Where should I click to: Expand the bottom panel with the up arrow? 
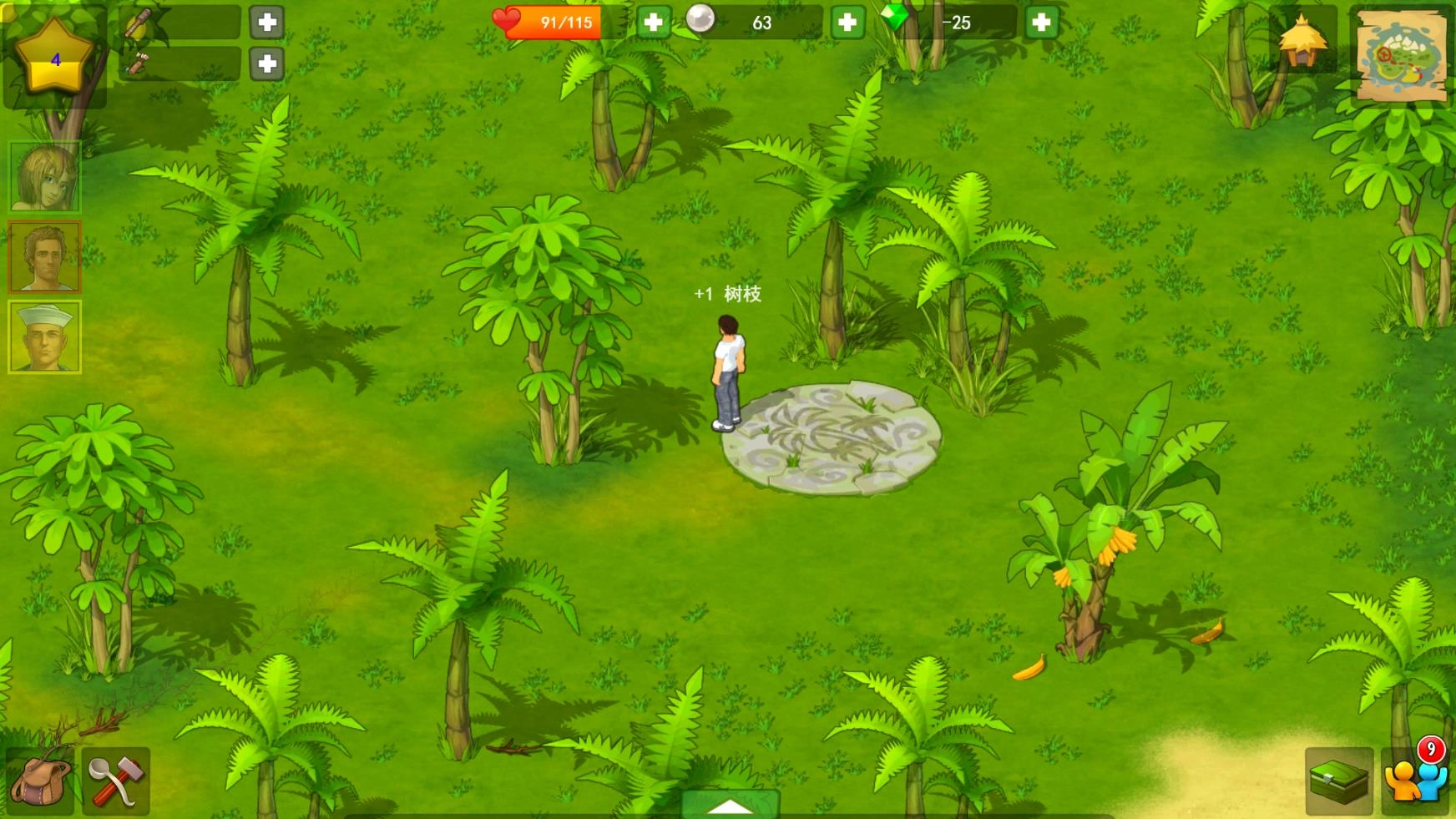(x=728, y=805)
